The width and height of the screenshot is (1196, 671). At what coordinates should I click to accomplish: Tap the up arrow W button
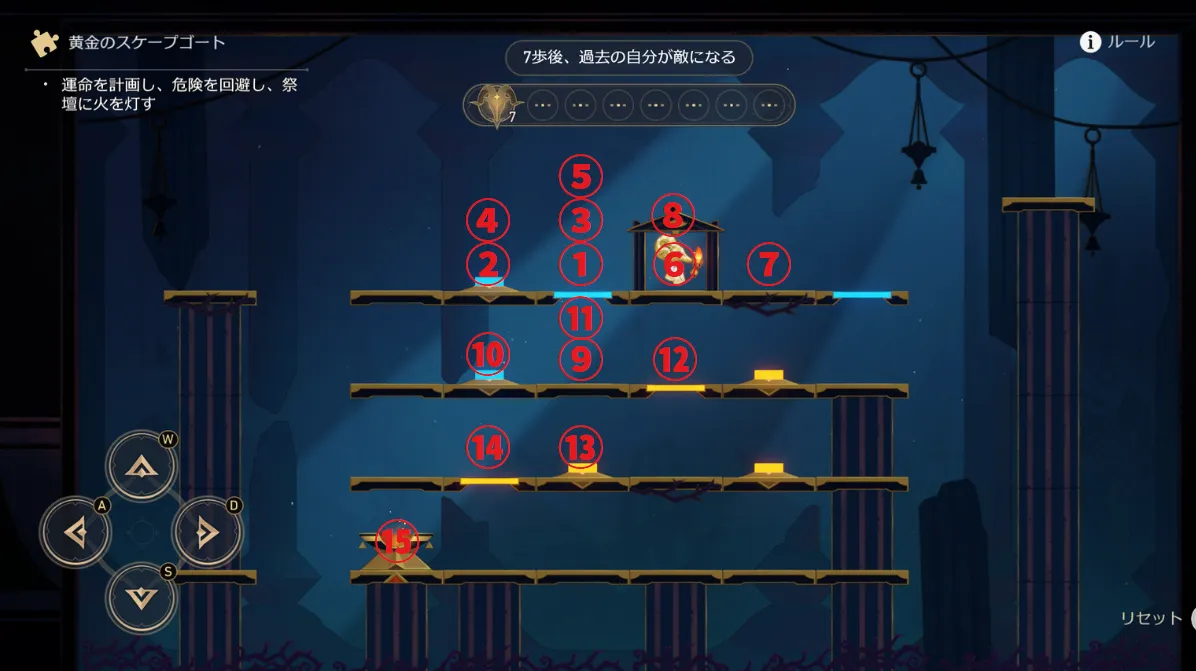(141, 465)
